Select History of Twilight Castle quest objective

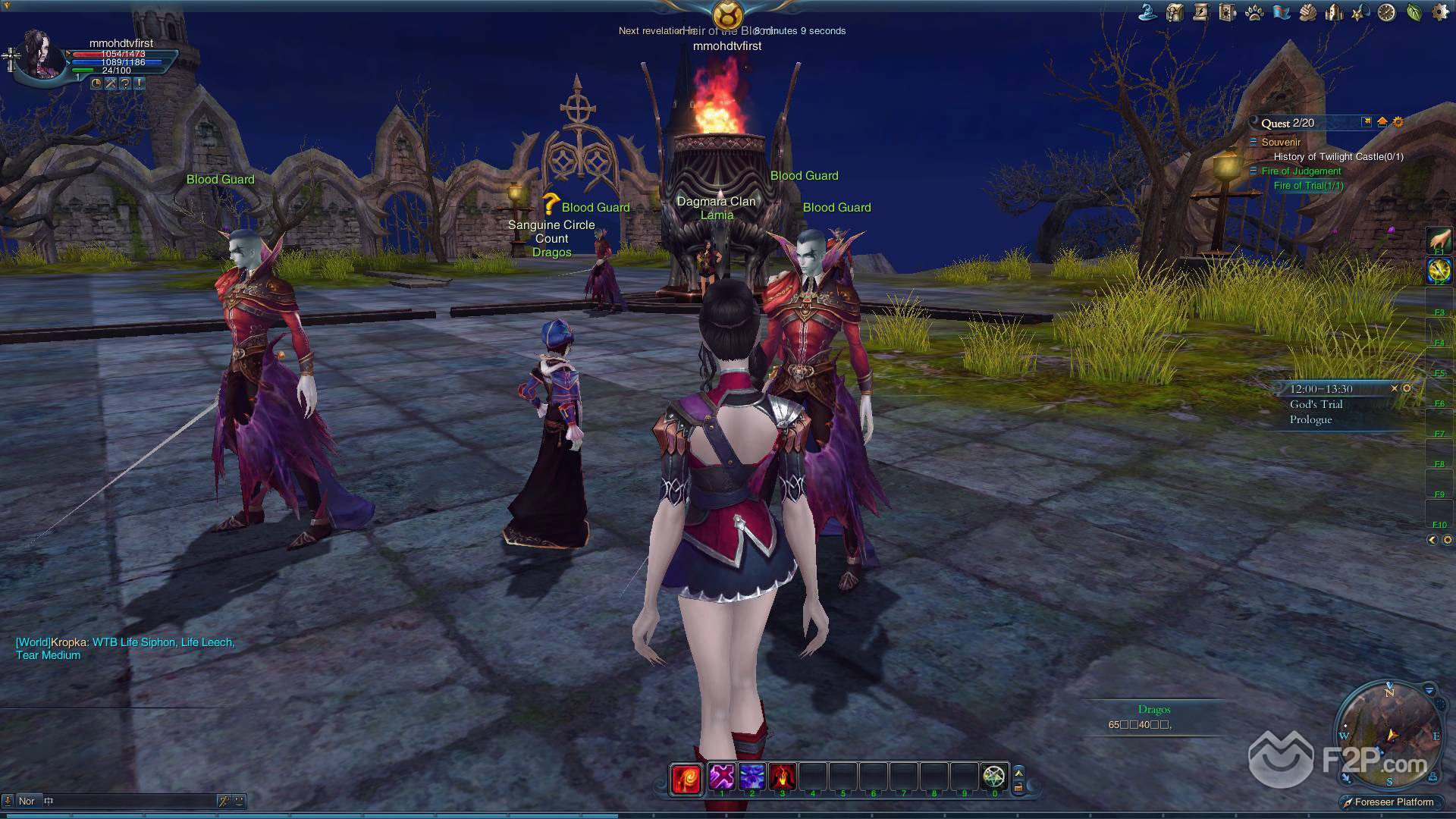coord(1338,157)
